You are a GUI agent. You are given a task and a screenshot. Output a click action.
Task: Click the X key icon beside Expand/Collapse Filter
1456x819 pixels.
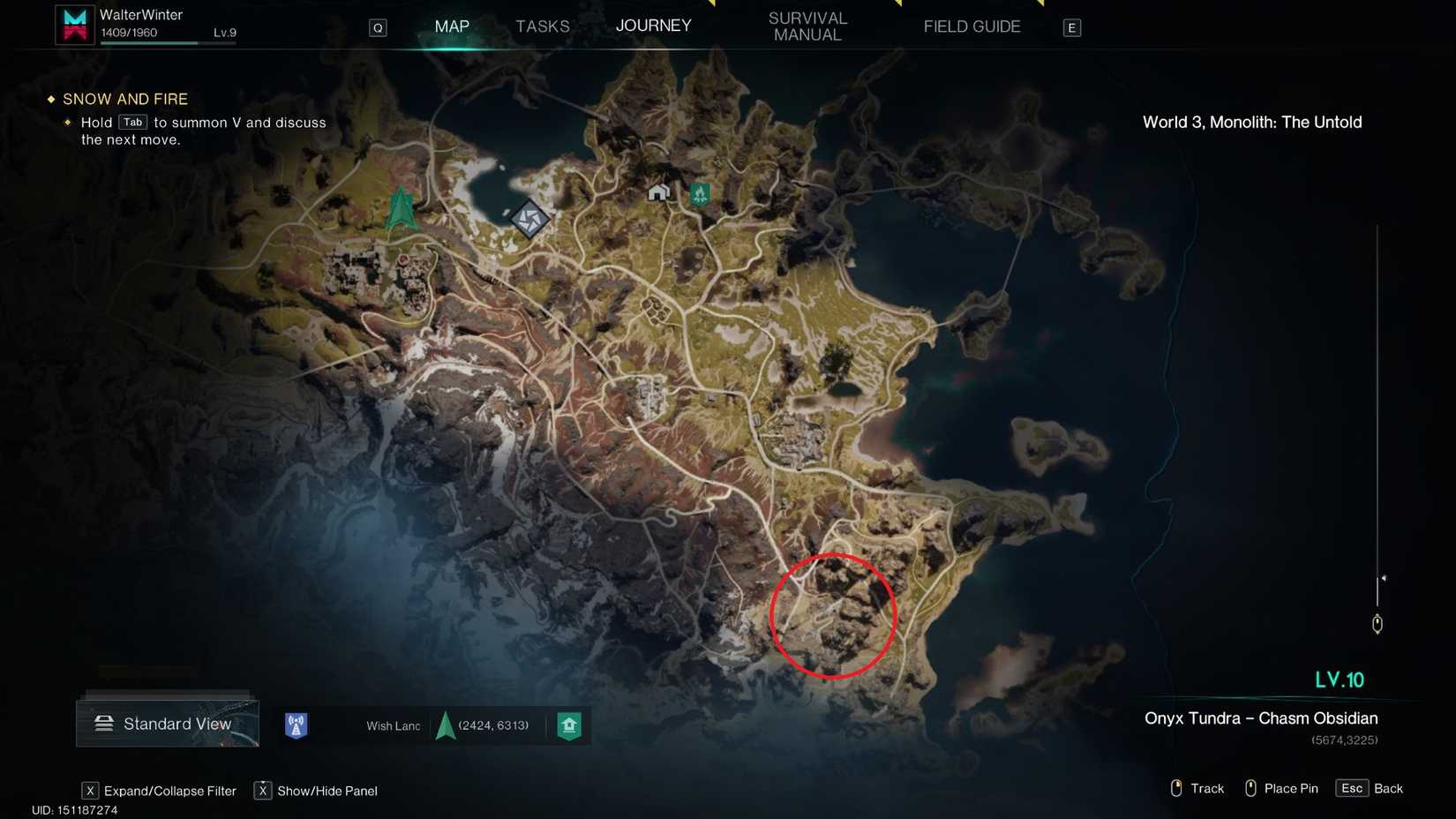click(90, 791)
